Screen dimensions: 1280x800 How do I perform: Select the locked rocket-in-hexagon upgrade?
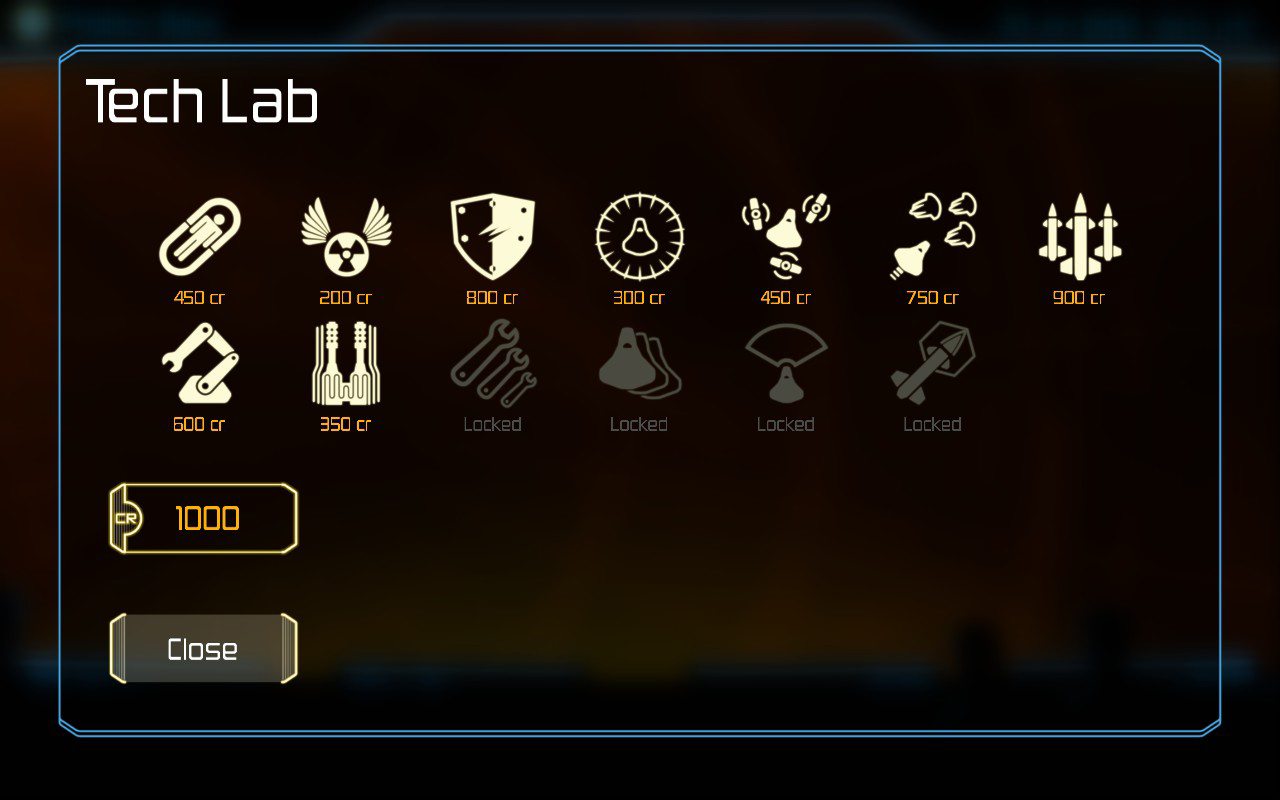(932, 364)
